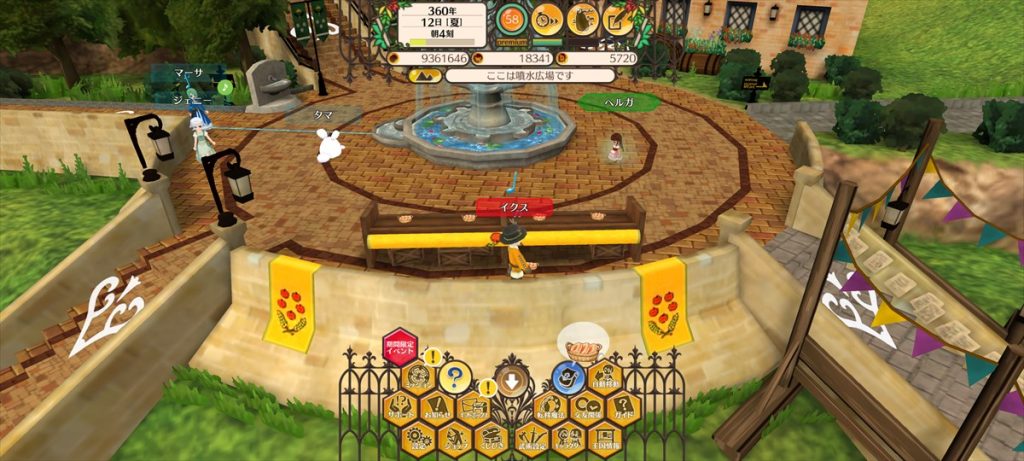Click the orange 58 premium circle
Screen dimensions: 1024x461
point(512,18)
